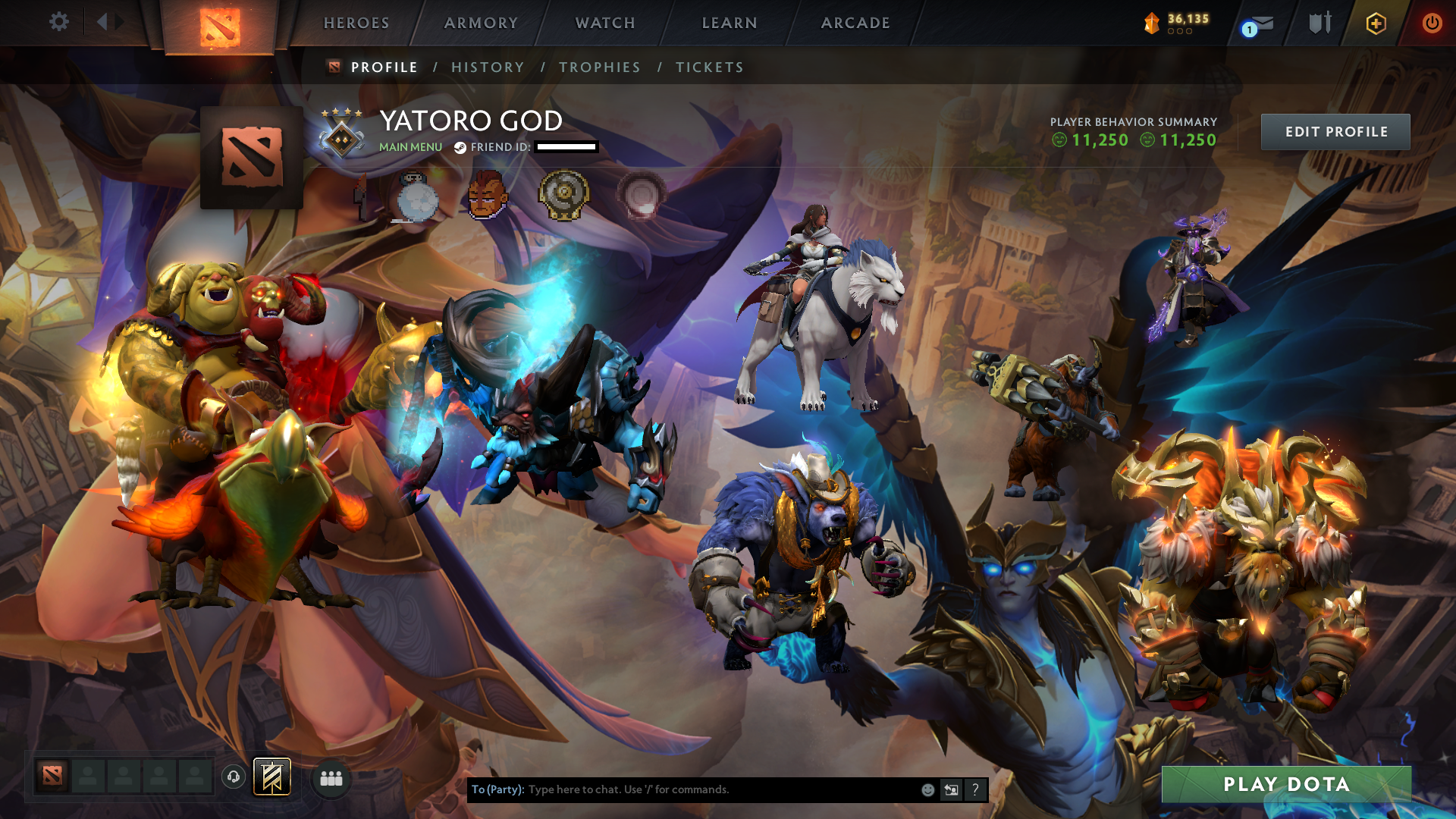This screenshot has height=819, width=1456.
Task: Switch to the HISTORY tab
Action: [488, 67]
